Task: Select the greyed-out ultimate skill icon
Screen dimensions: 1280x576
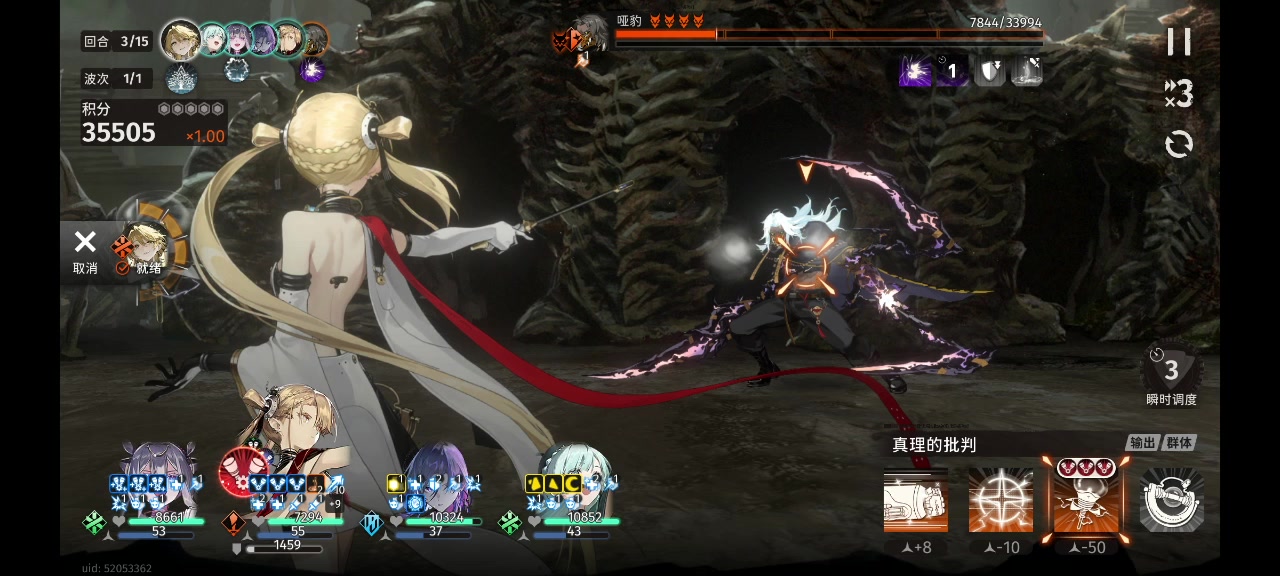Action: 1171,500
